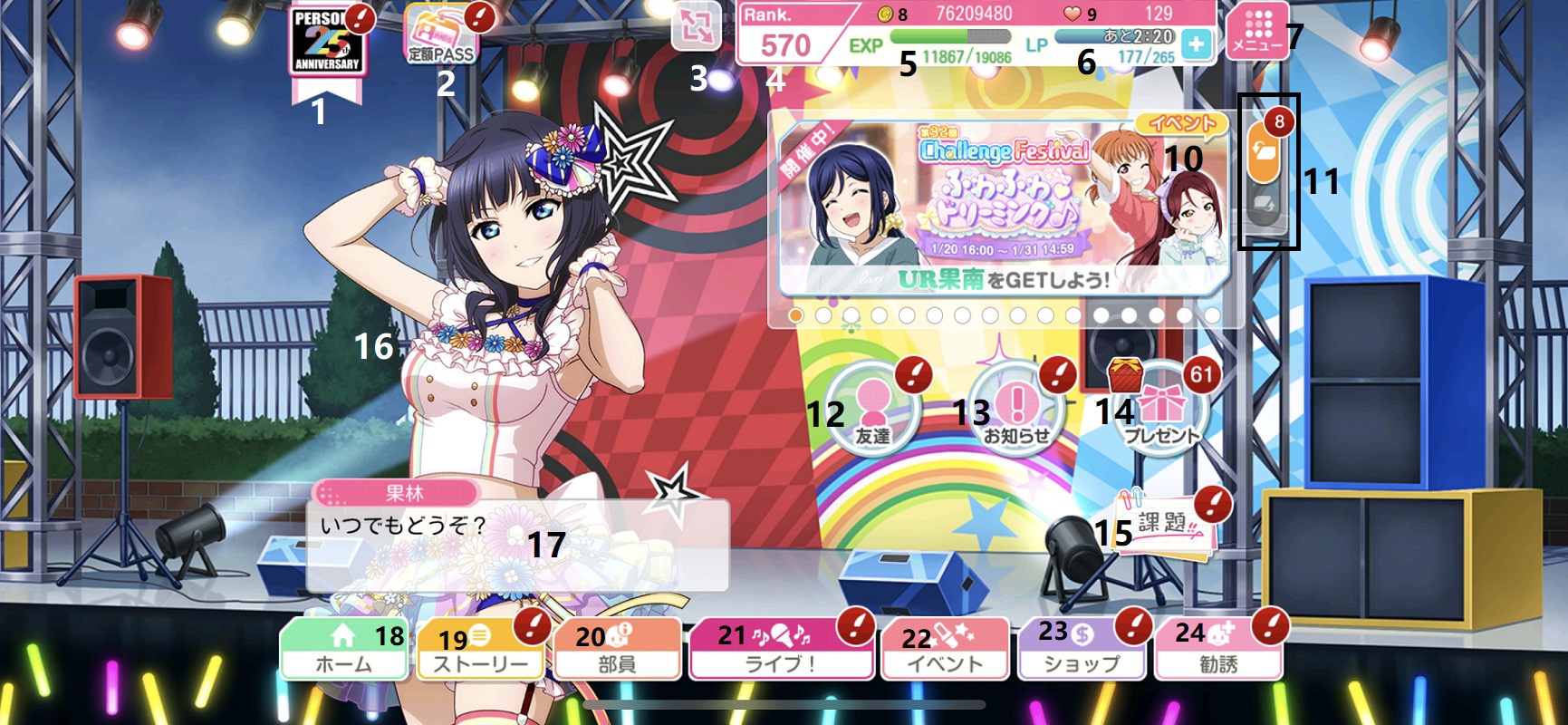Open the ショップ shop tab
Screen dimensions: 1568x725
pos(1082,649)
